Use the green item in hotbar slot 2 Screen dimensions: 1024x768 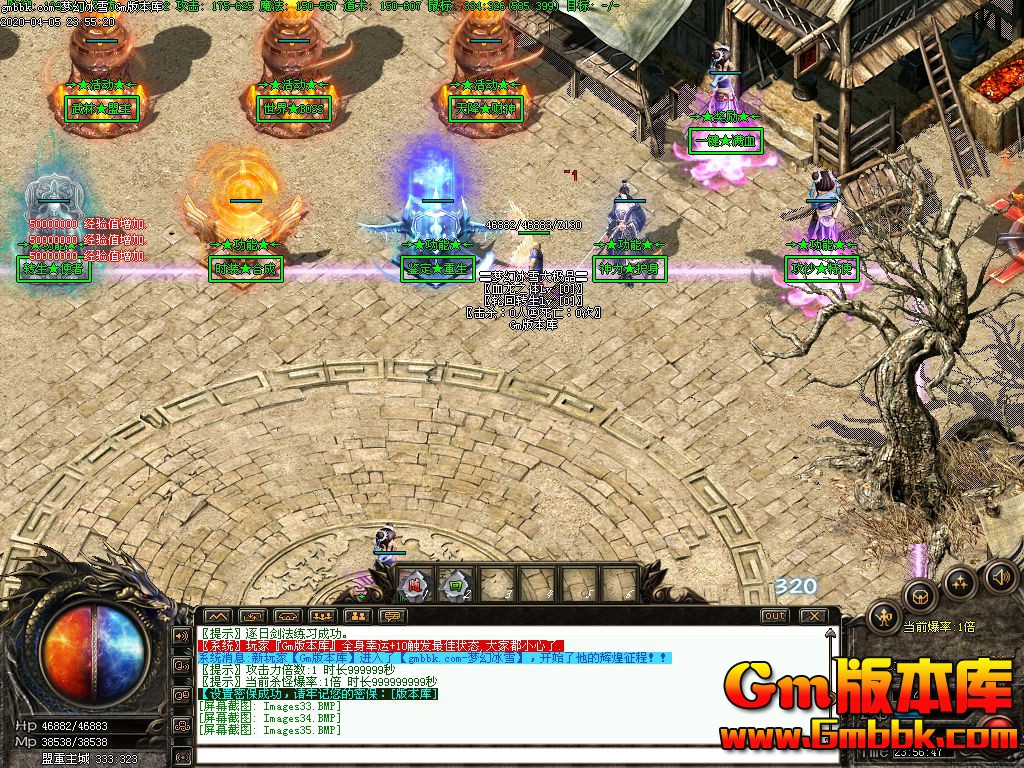click(457, 583)
